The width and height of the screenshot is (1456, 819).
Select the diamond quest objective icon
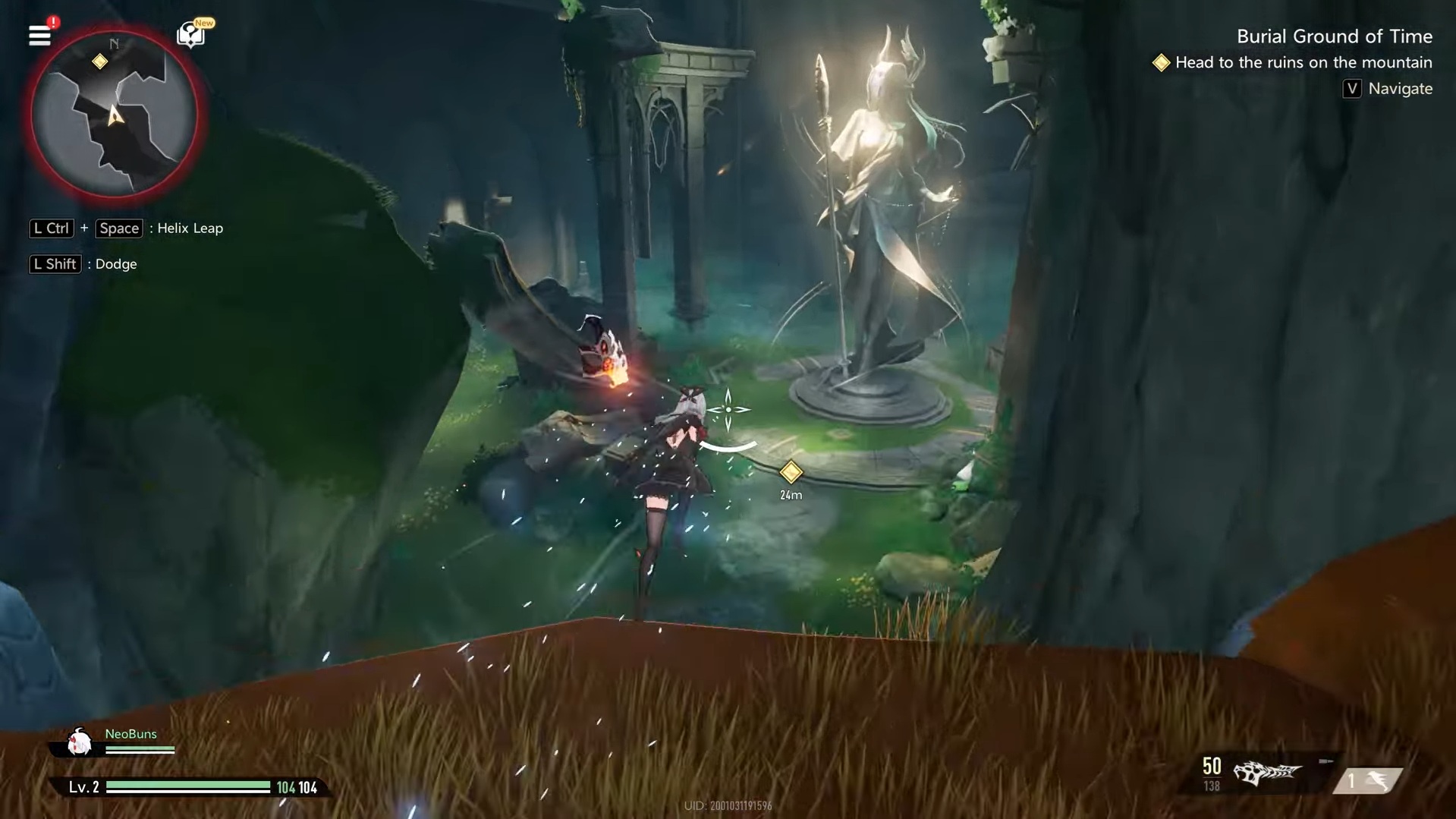pyautogui.click(x=1162, y=63)
